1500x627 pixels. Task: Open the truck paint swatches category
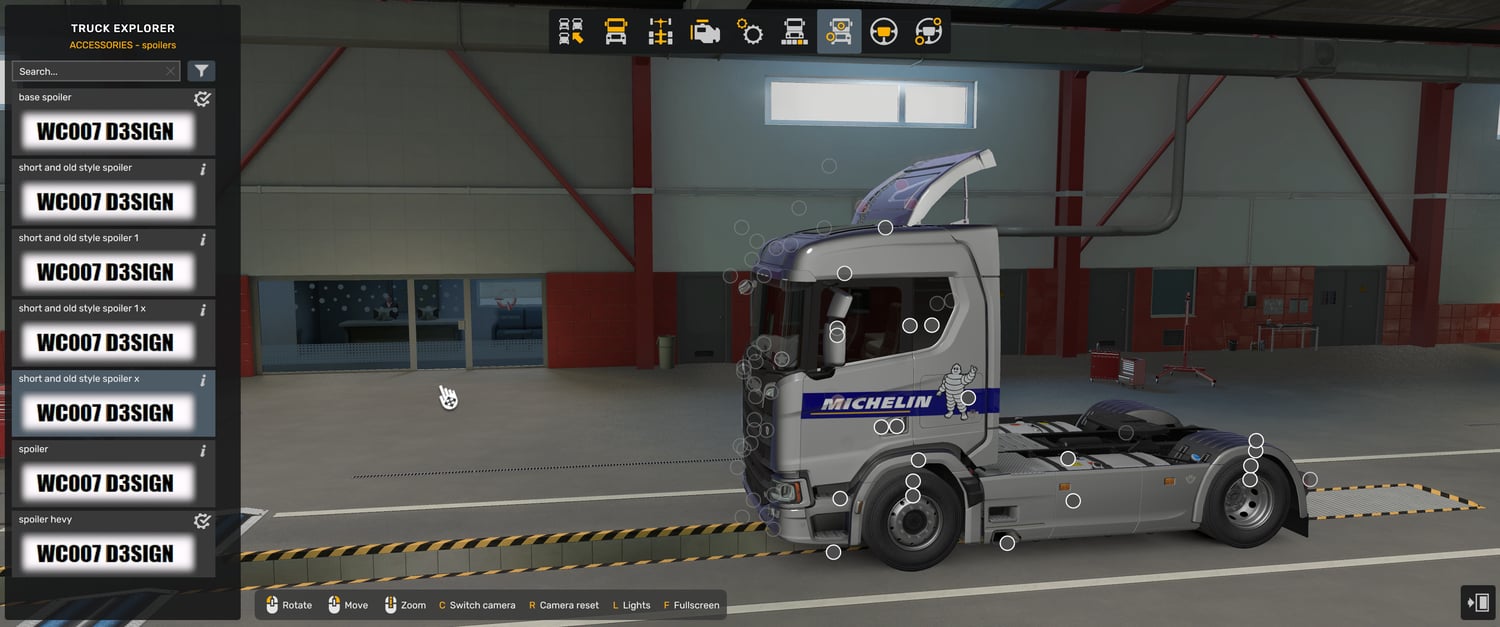point(794,32)
